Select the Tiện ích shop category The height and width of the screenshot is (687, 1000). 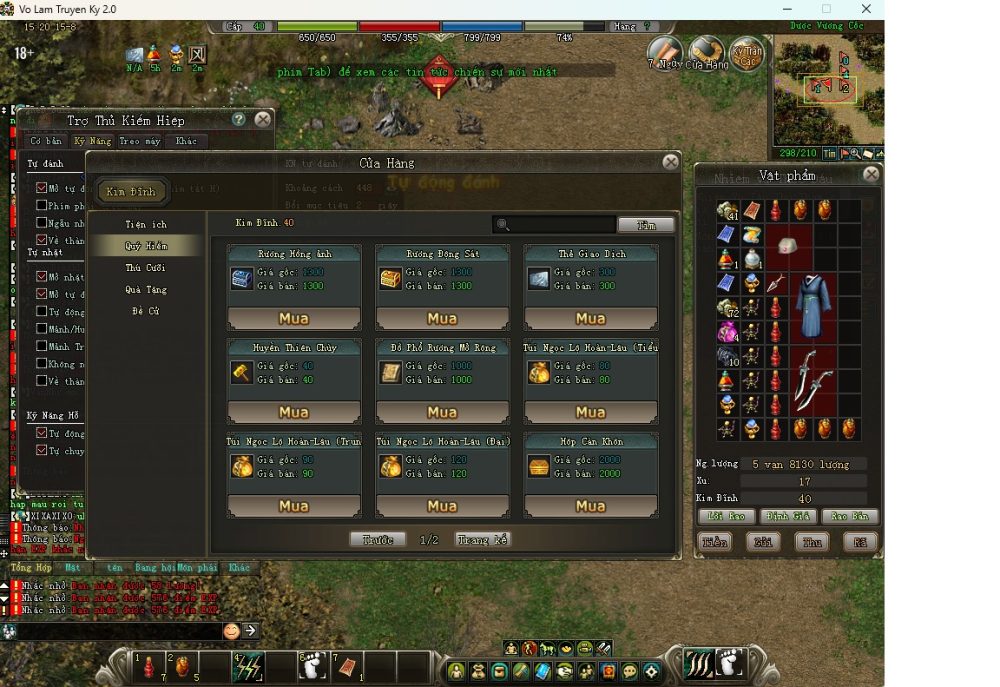pos(146,224)
